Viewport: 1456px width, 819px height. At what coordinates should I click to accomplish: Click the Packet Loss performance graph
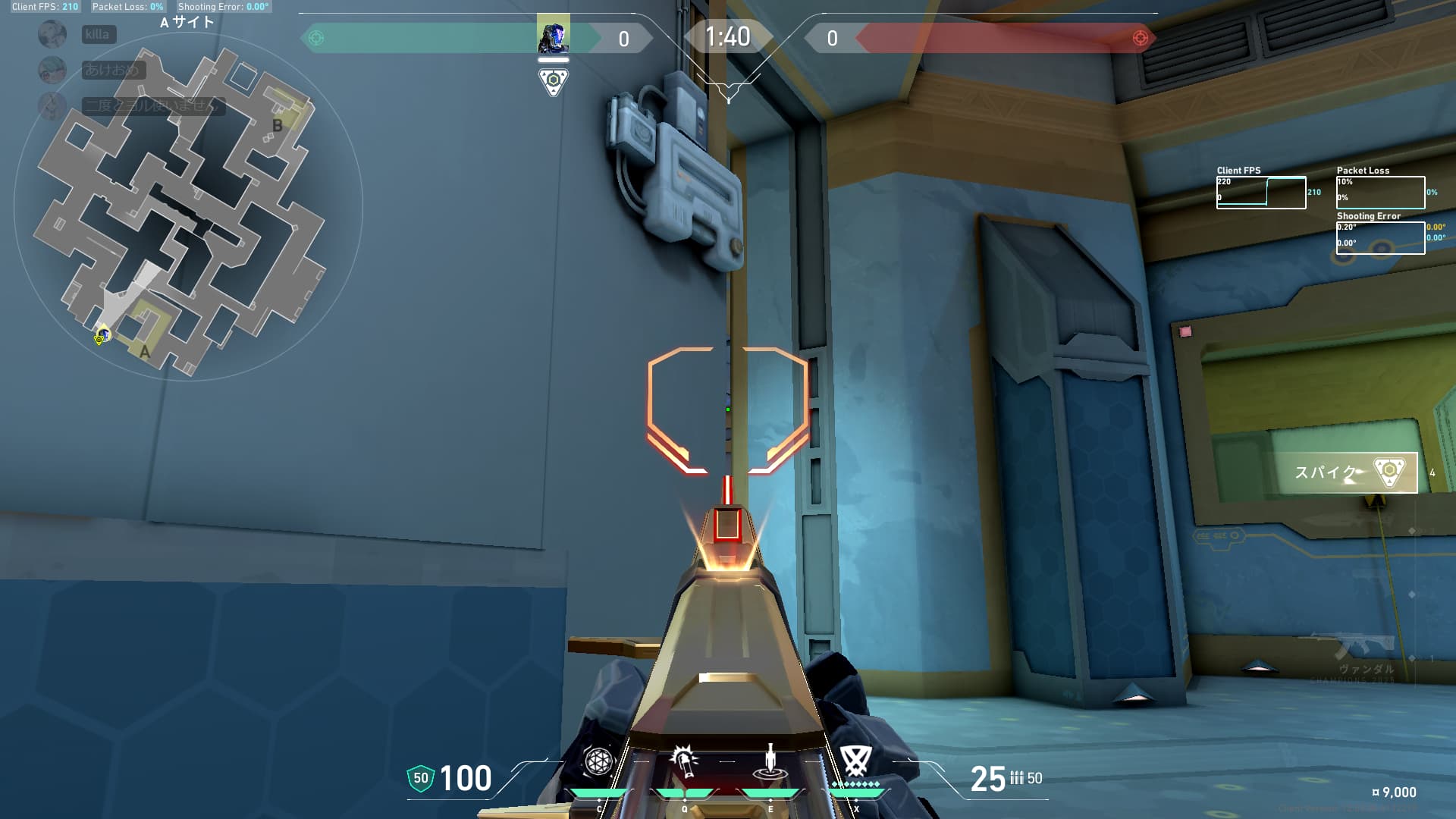(x=1380, y=193)
